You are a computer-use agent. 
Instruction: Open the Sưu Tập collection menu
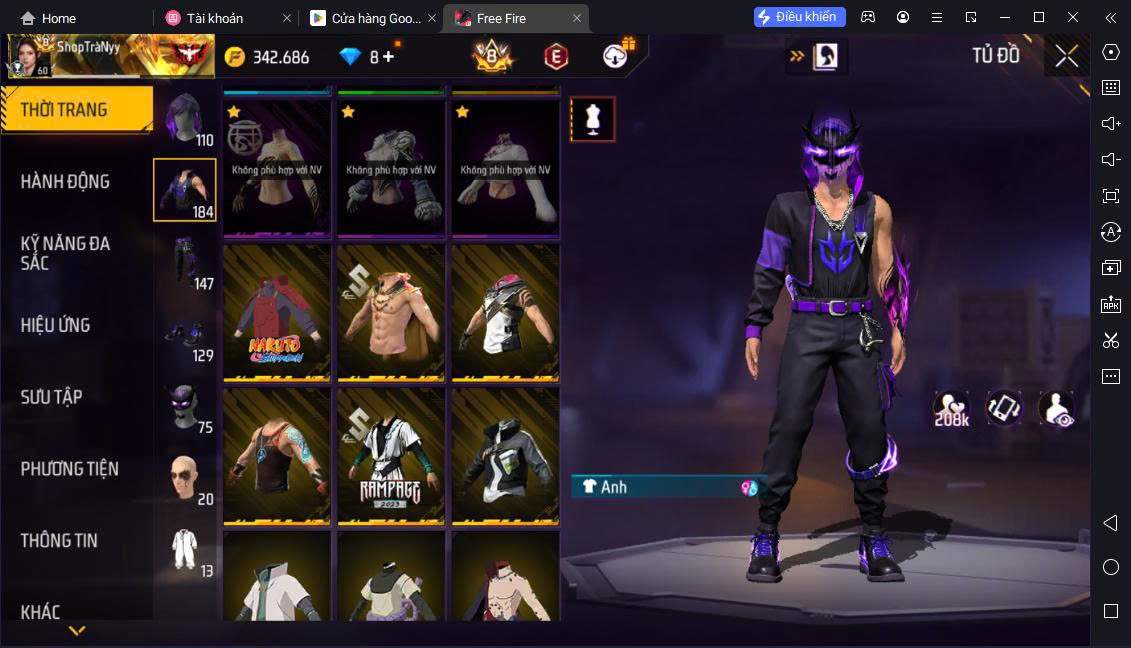pos(51,397)
